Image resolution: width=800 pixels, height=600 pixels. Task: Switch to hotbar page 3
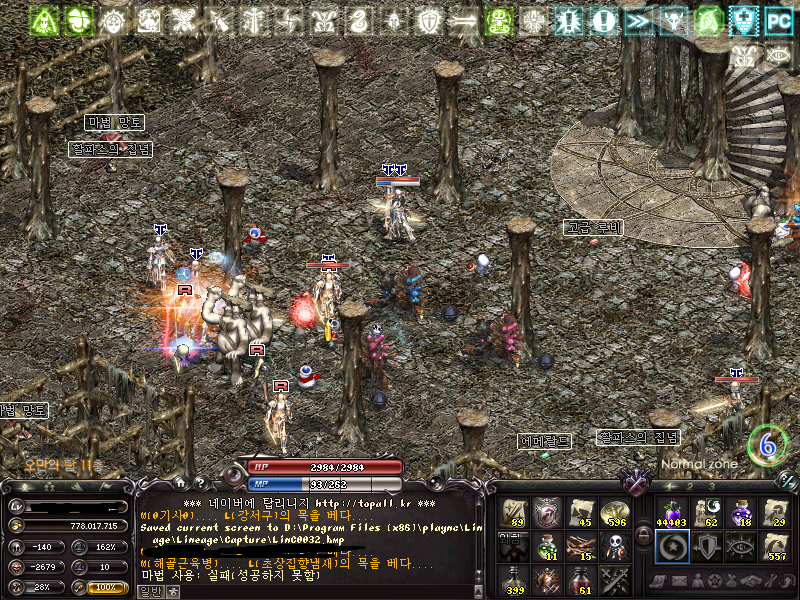pyautogui.click(x=710, y=485)
